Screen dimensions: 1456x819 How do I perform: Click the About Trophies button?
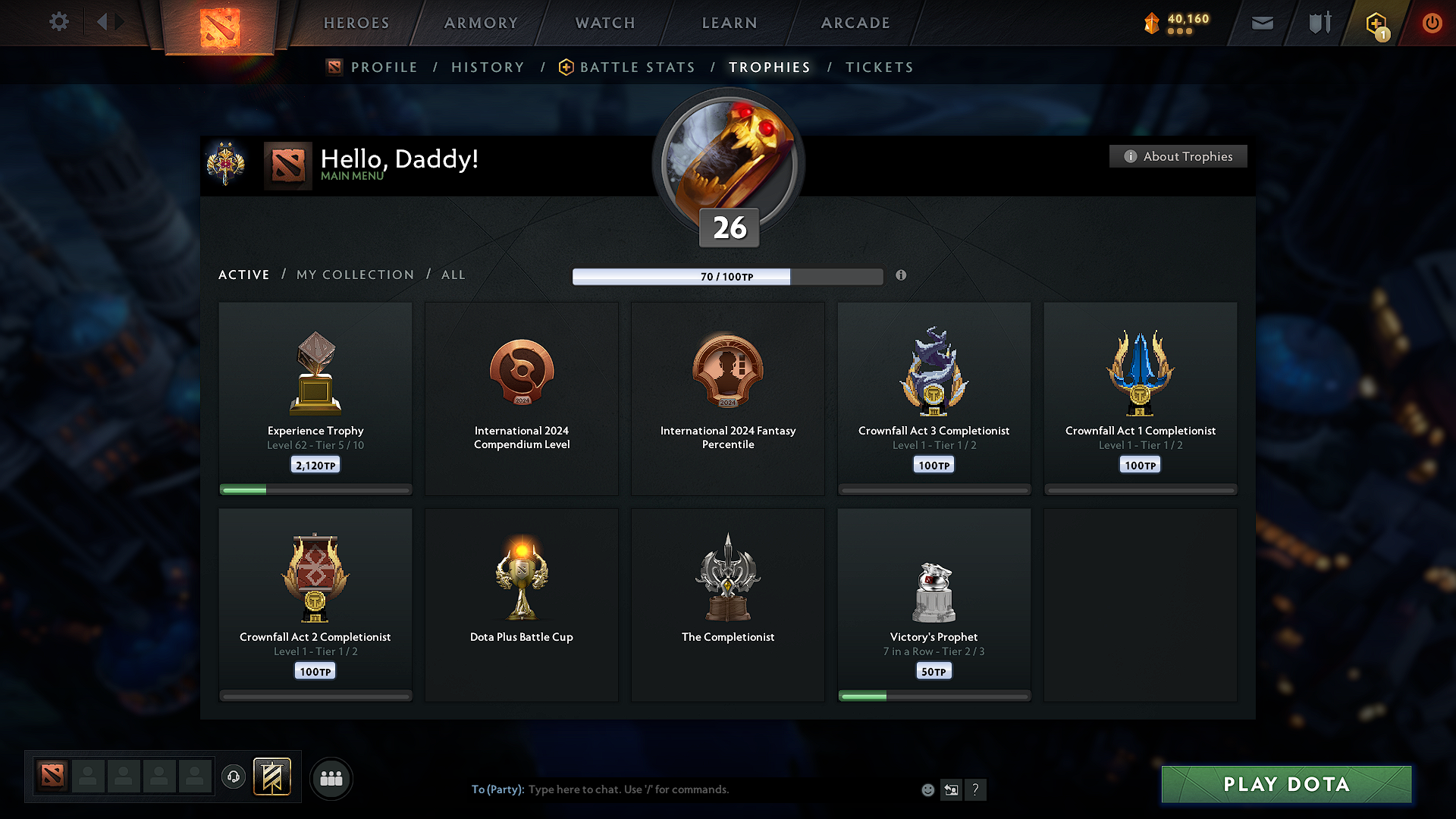click(1178, 156)
